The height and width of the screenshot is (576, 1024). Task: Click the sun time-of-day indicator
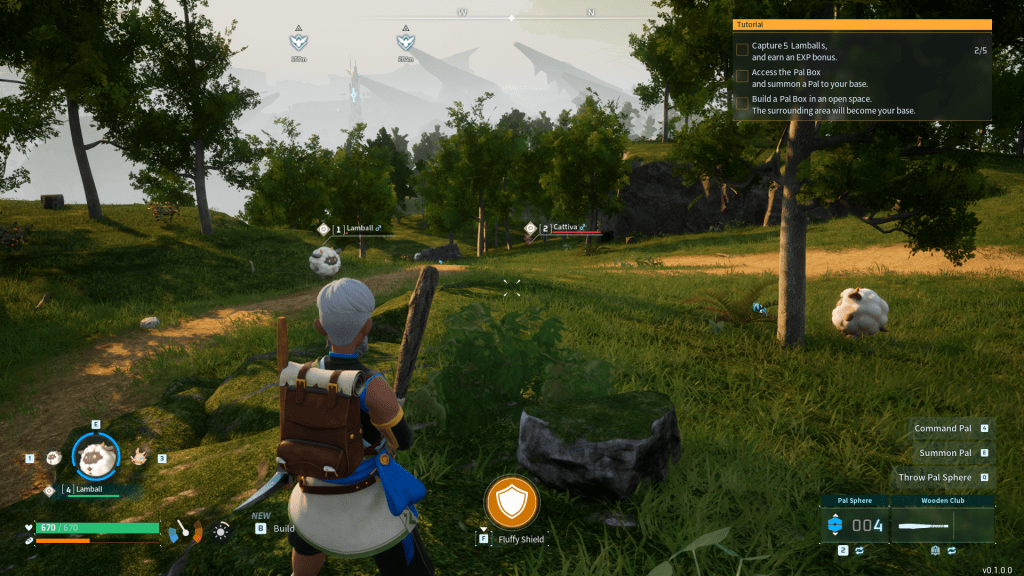(220, 530)
